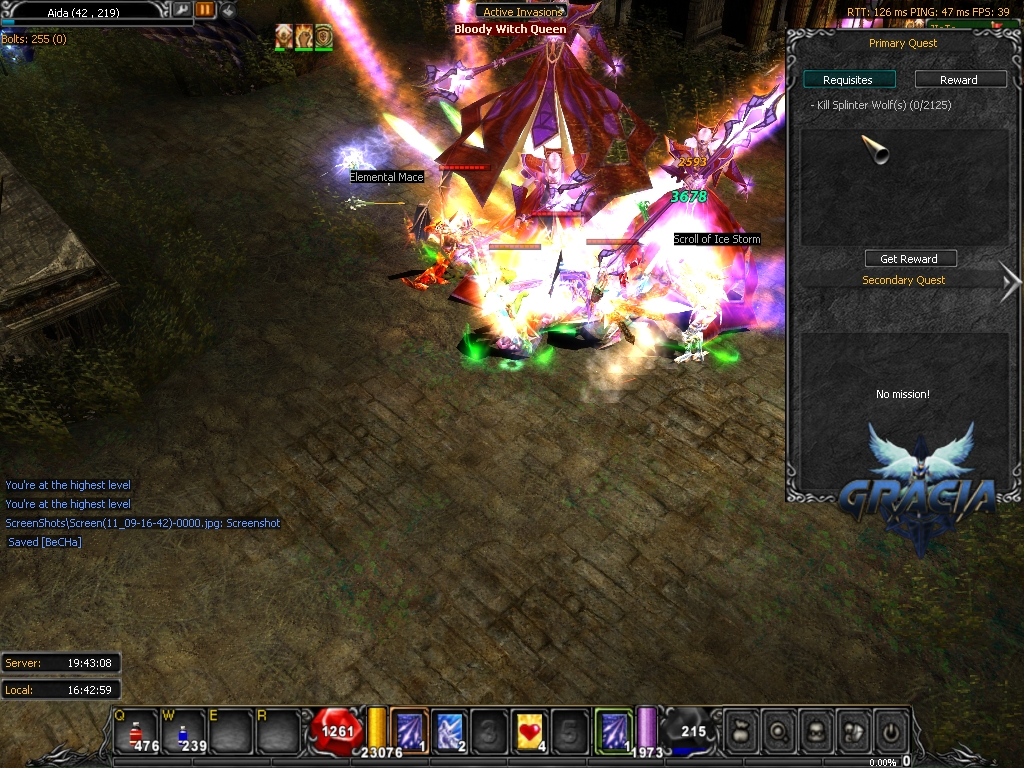
Task: Switch to the Reward tab
Action: click(x=959, y=80)
